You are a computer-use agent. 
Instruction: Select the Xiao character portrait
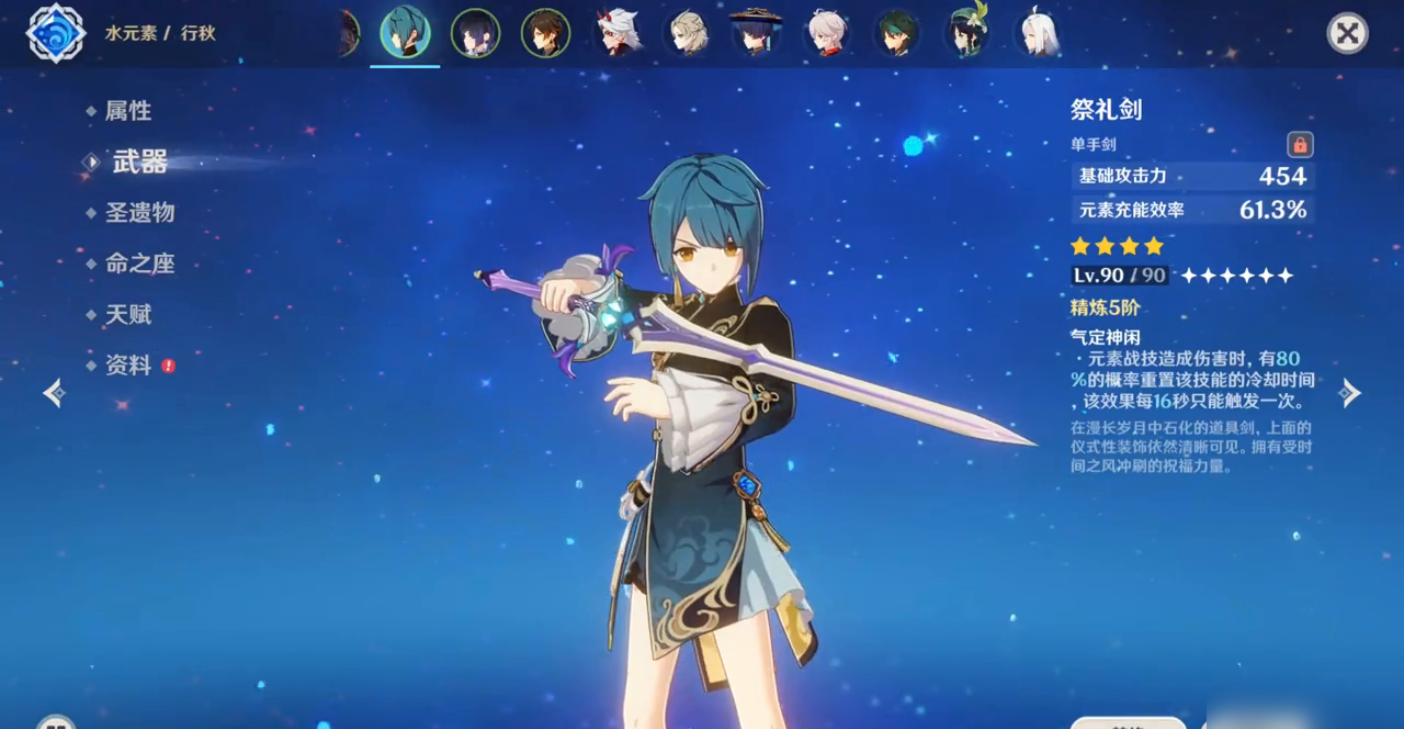click(897, 34)
